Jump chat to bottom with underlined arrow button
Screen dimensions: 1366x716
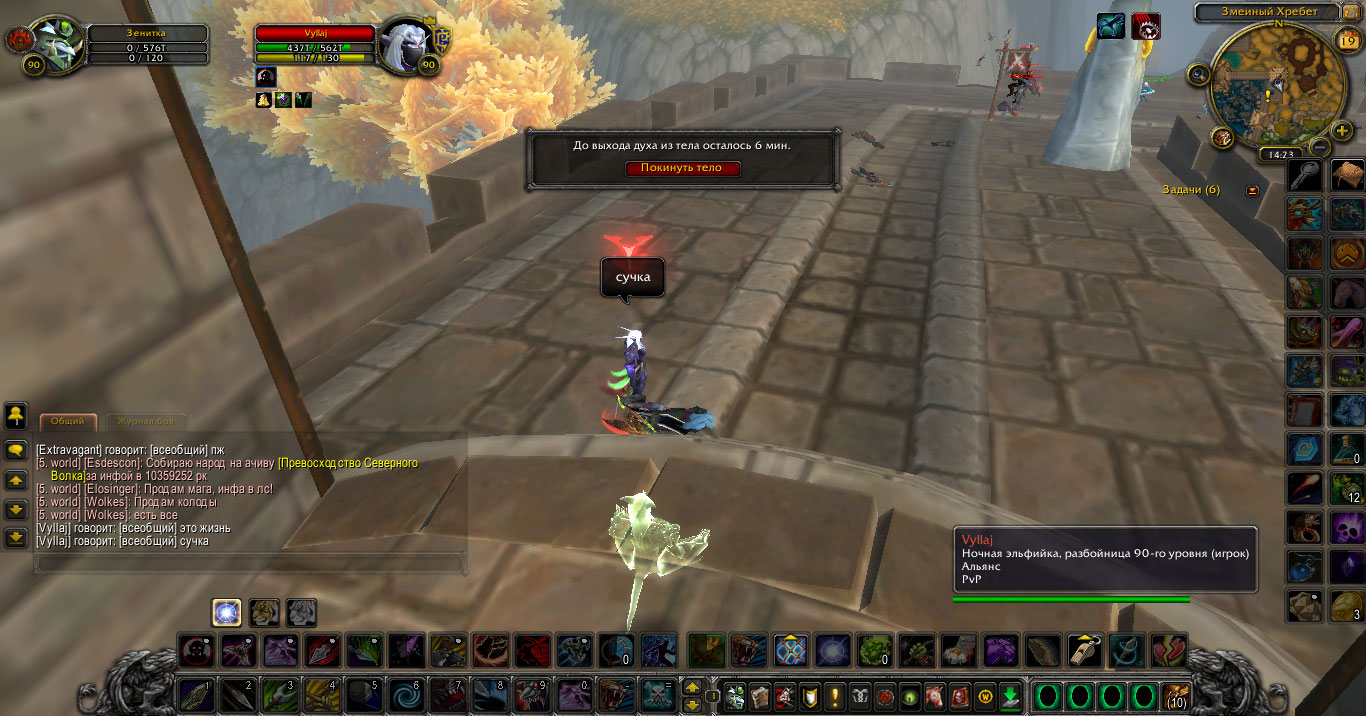click(x=16, y=538)
